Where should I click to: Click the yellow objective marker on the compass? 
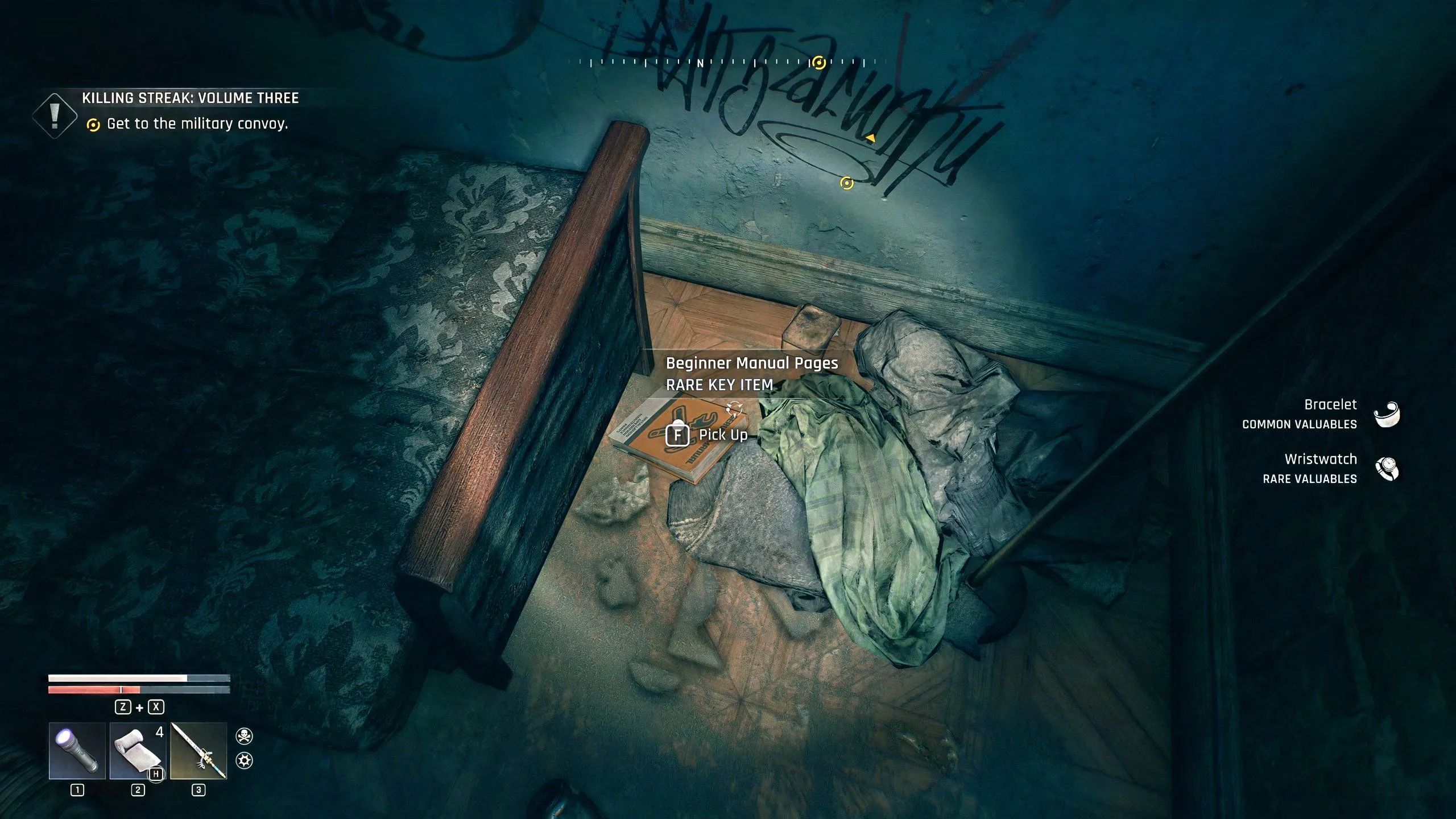click(818, 63)
